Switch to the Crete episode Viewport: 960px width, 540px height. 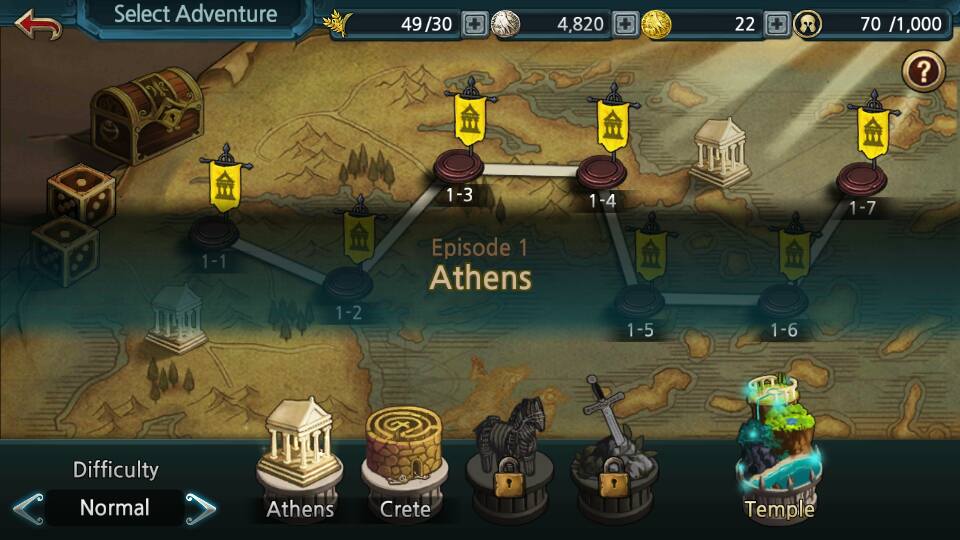(x=405, y=462)
